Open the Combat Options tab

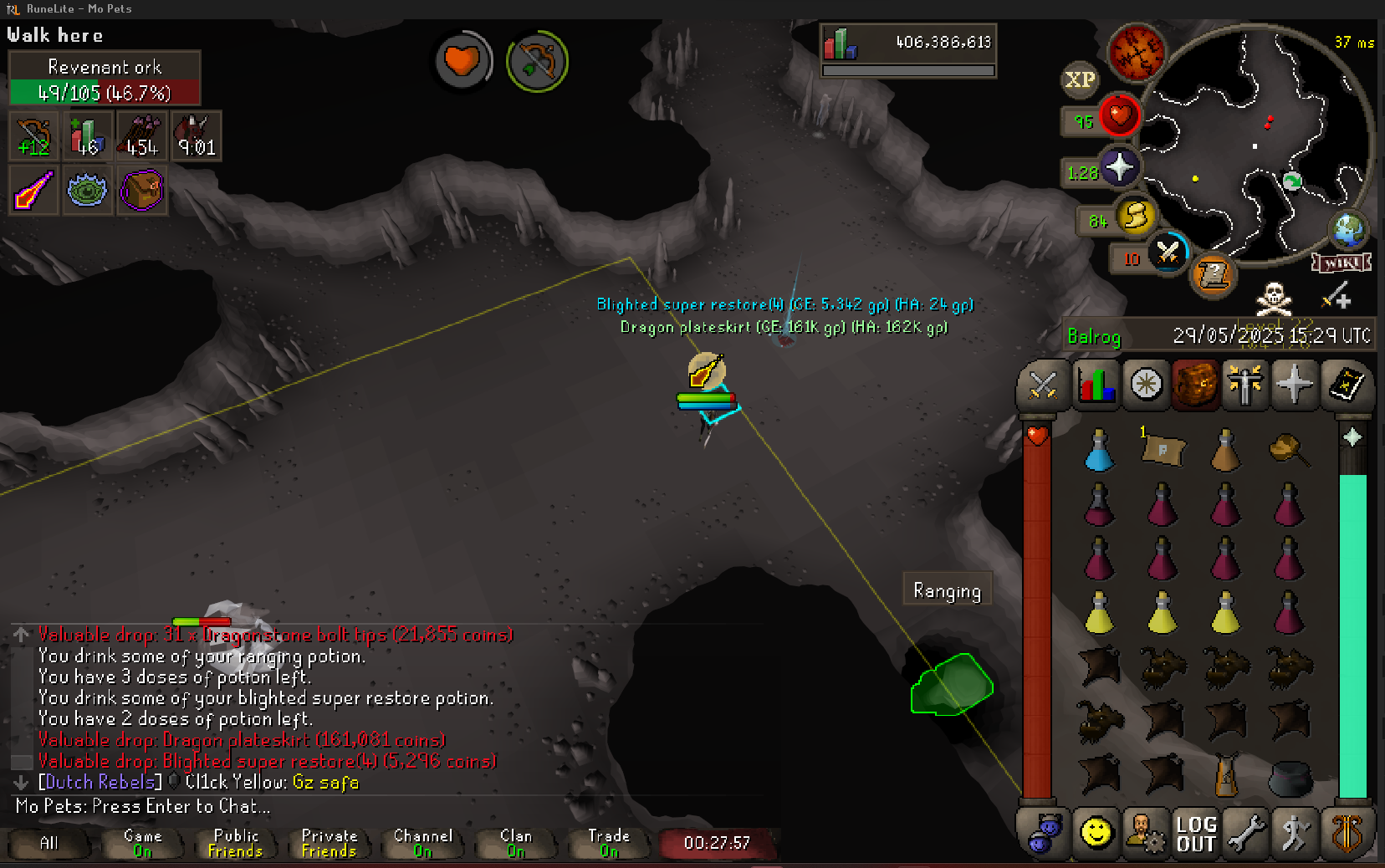point(1043,385)
